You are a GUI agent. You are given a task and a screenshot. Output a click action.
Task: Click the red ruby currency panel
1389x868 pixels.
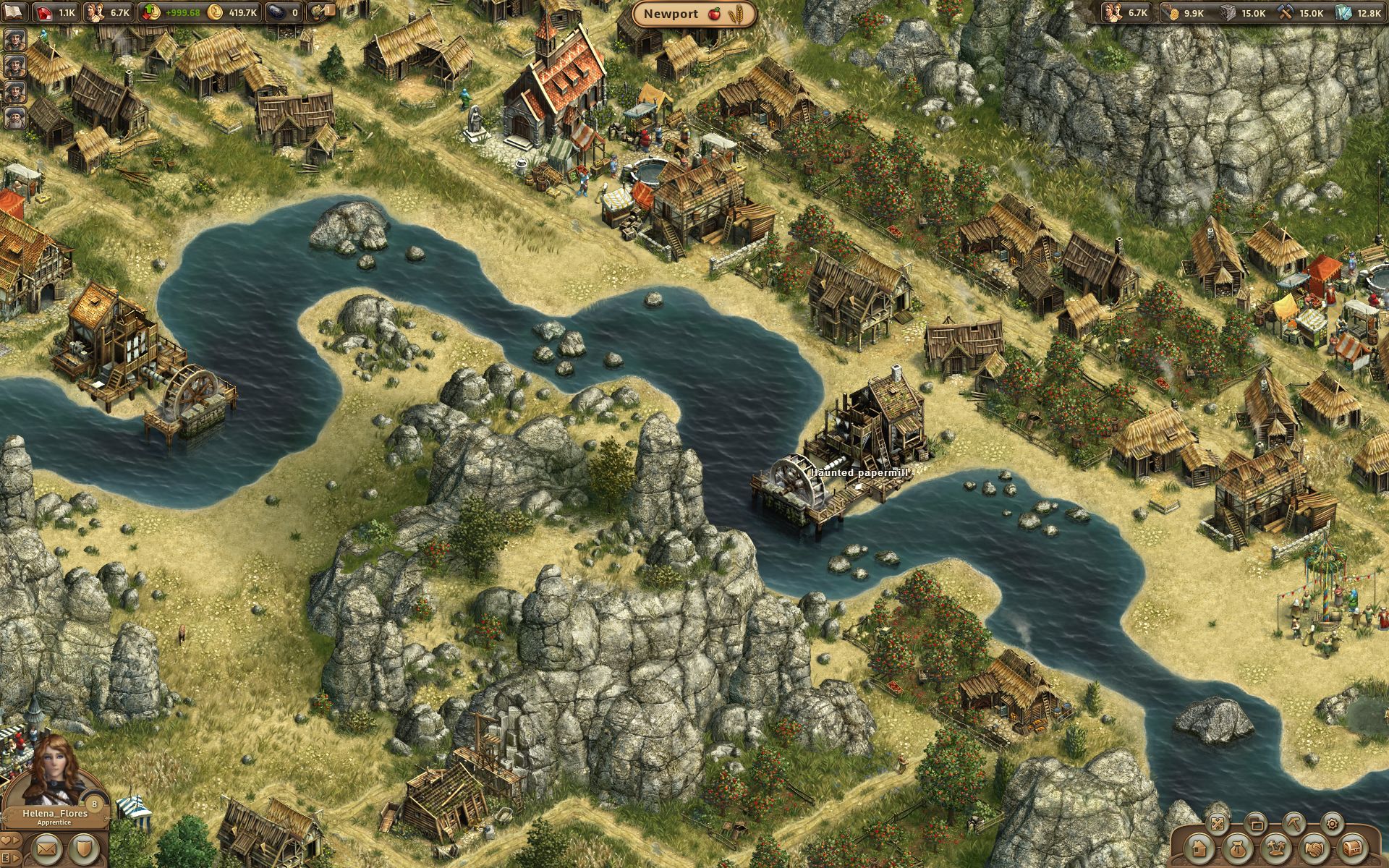pyautogui.click(x=56, y=12)
